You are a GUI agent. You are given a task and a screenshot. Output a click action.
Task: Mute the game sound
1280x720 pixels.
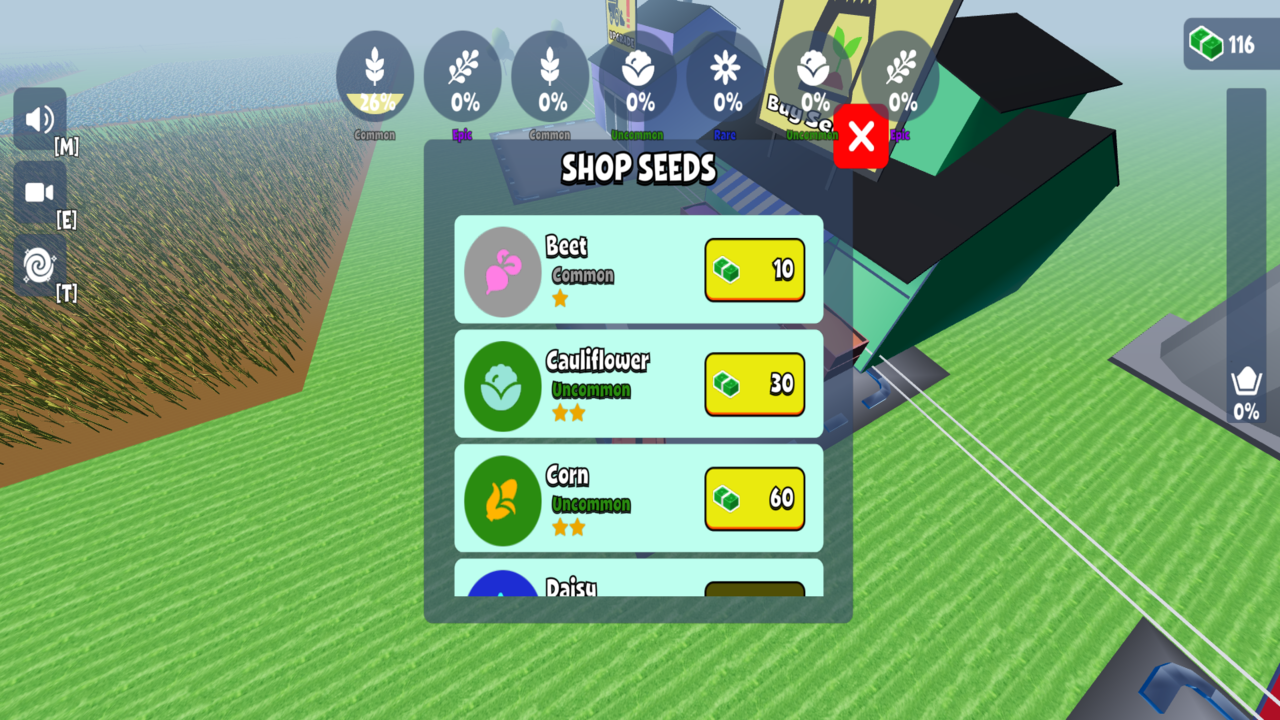38,120
